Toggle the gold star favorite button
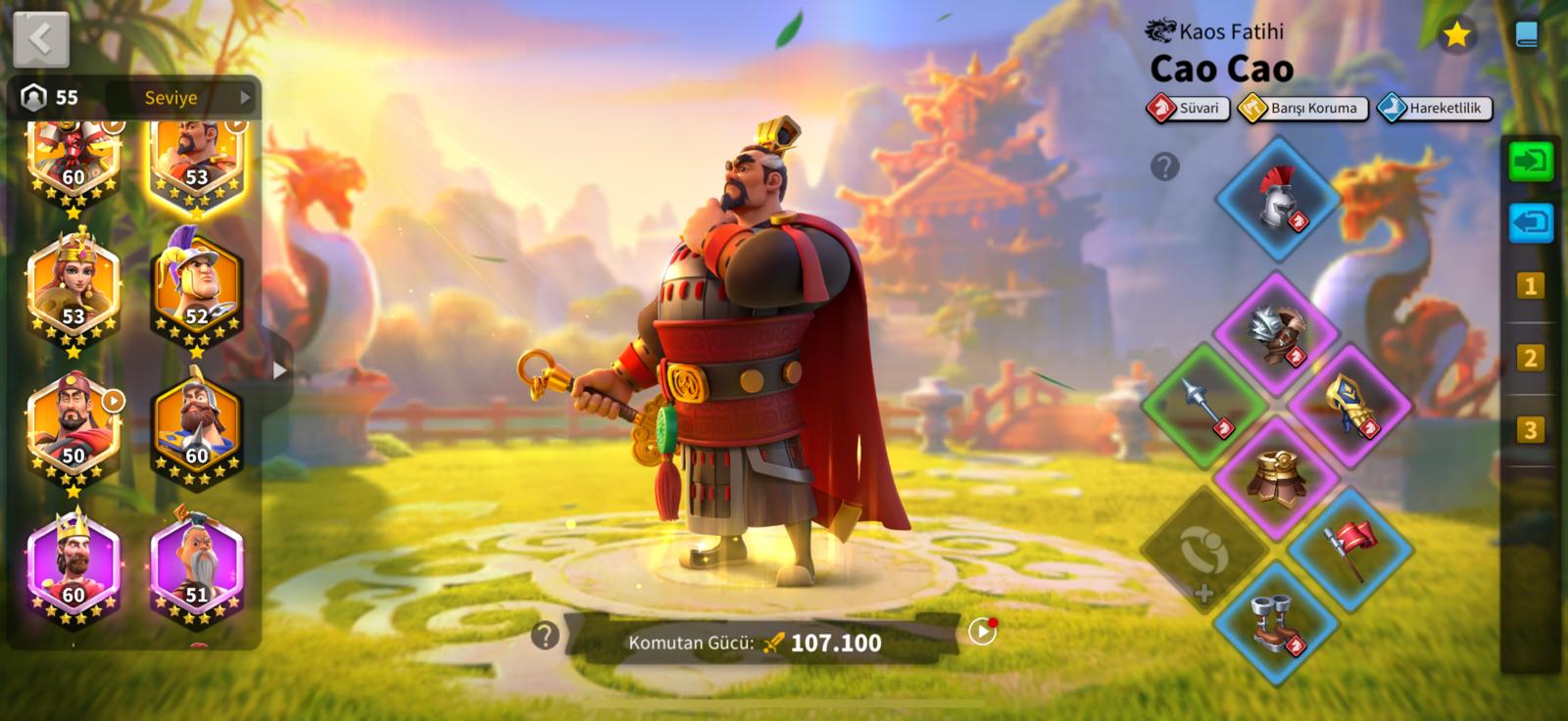This screenshot has height=721, width=1568. 1456,35
